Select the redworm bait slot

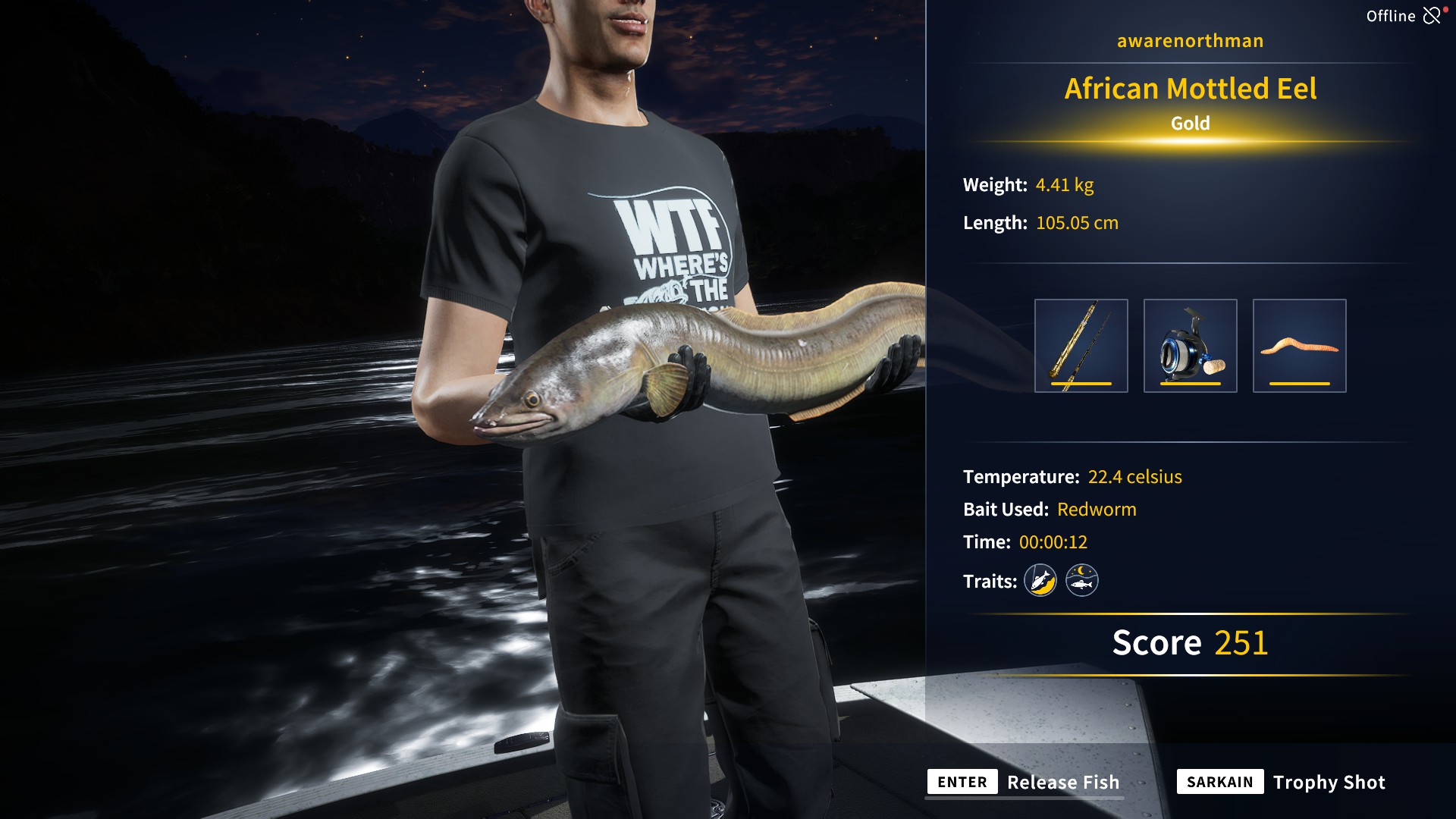click(x=1299, y=346)
